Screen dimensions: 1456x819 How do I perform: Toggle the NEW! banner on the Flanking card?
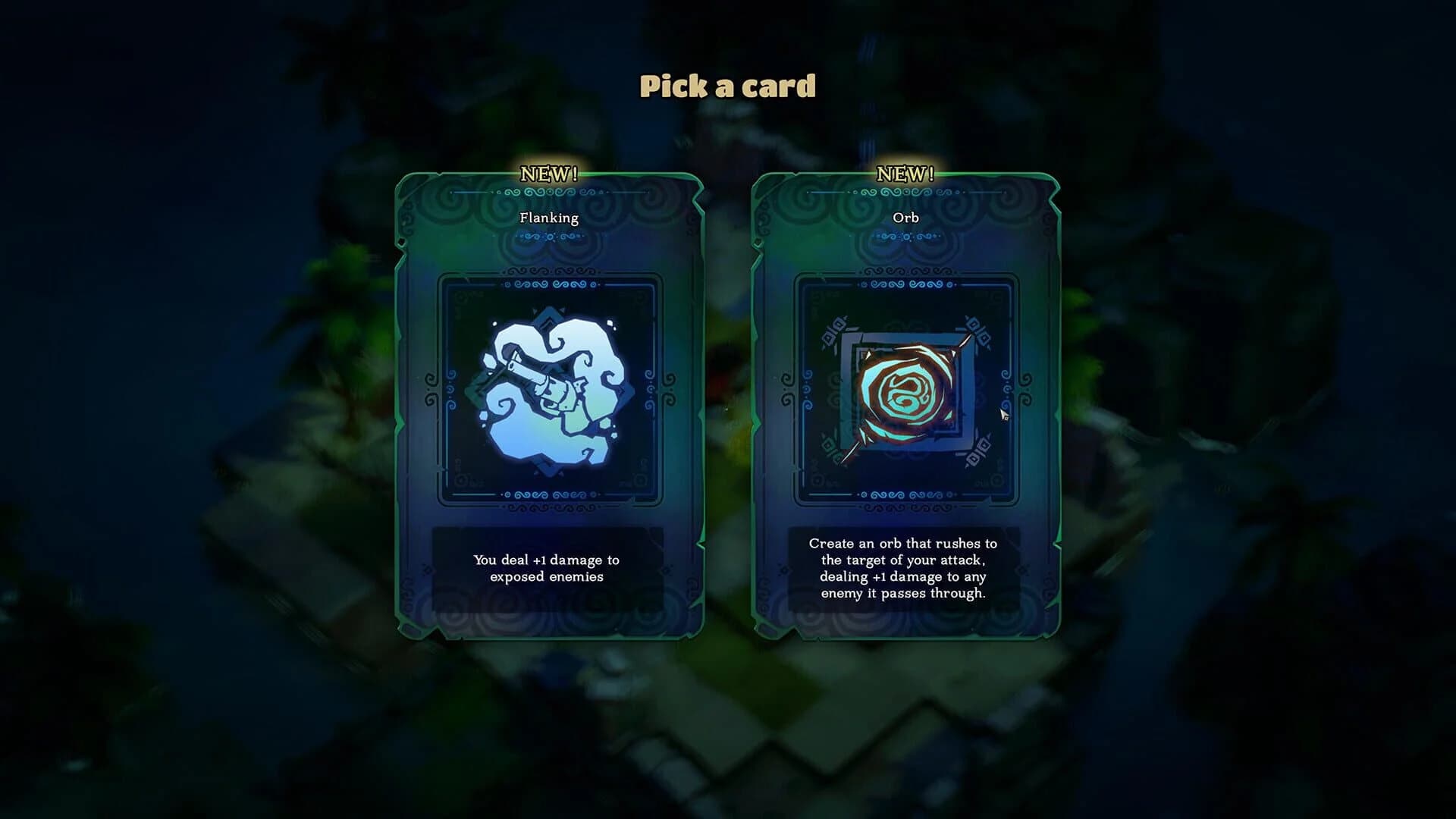[x=548, y=171]
